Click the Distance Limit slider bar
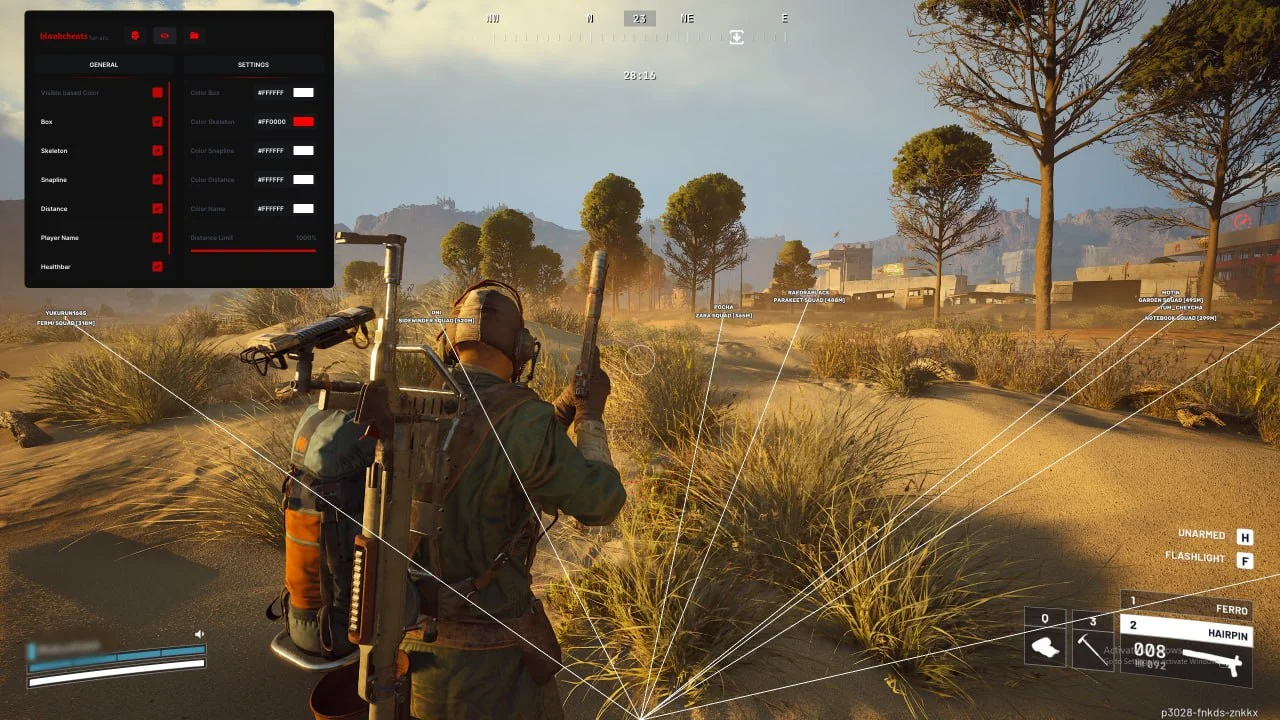Viewport: 1280px width, 720px height. click(253, 250)
